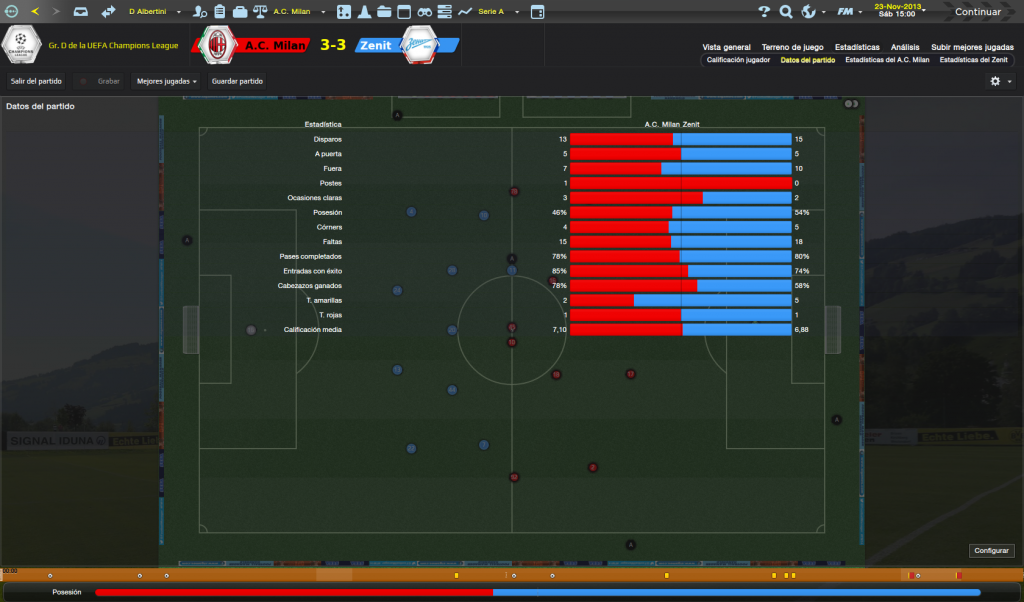The image size is (1024, 602).
Task: Go back with the yellow arrow
Action: click(35, 12)
